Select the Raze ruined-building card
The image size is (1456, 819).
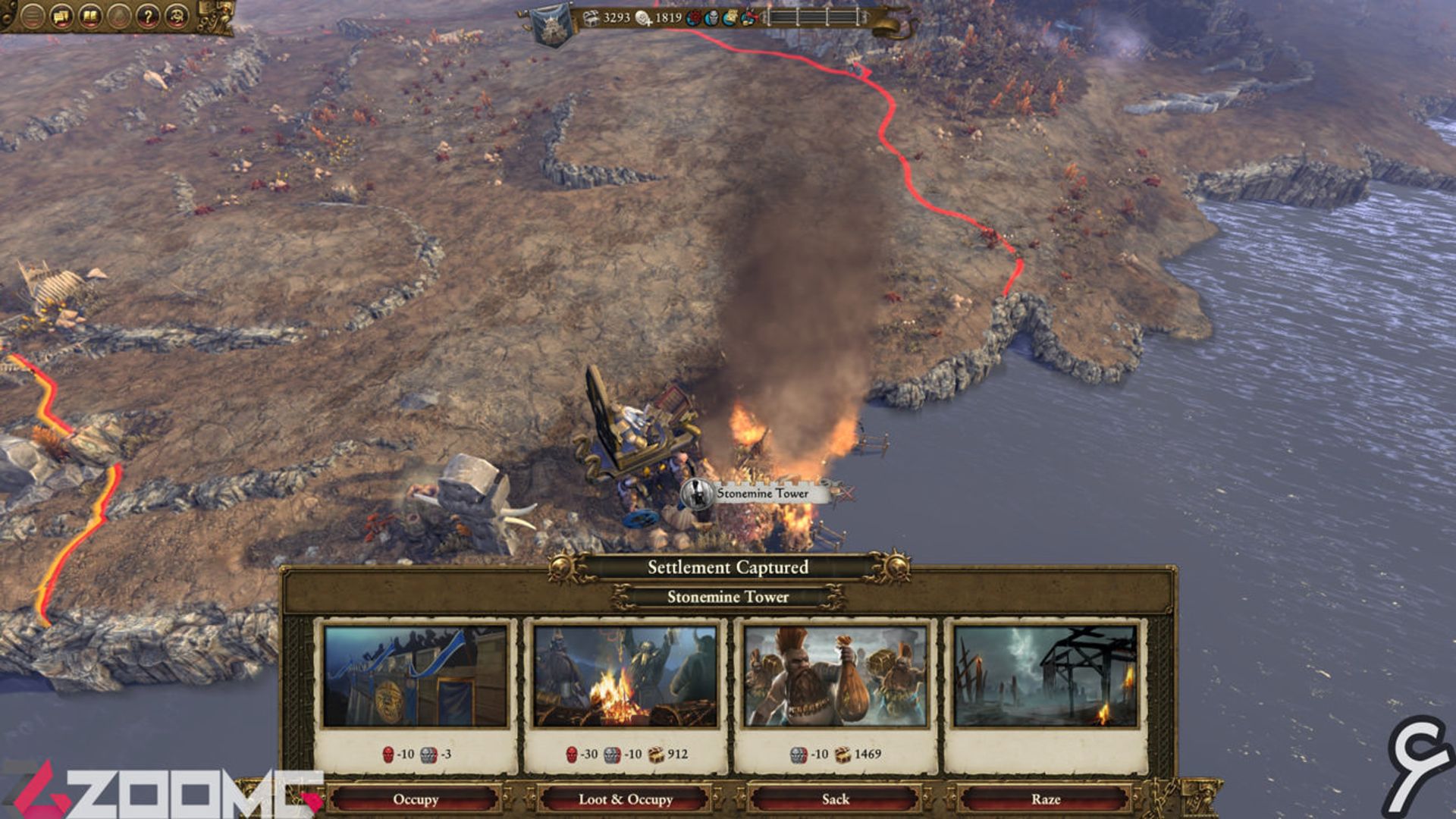pyautogui.click(x=1045, y=676)
